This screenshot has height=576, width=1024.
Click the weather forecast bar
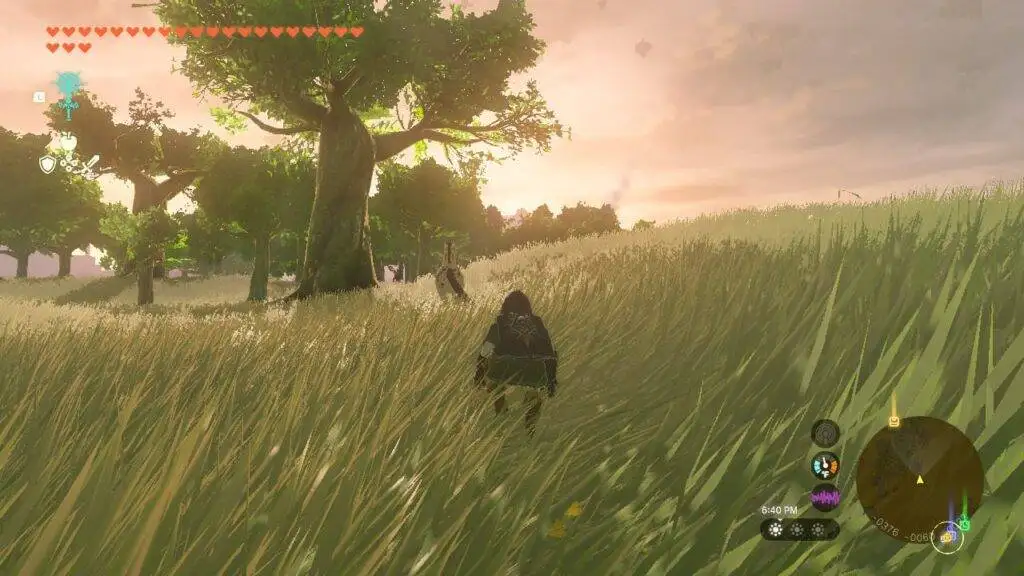click(799, 529)
